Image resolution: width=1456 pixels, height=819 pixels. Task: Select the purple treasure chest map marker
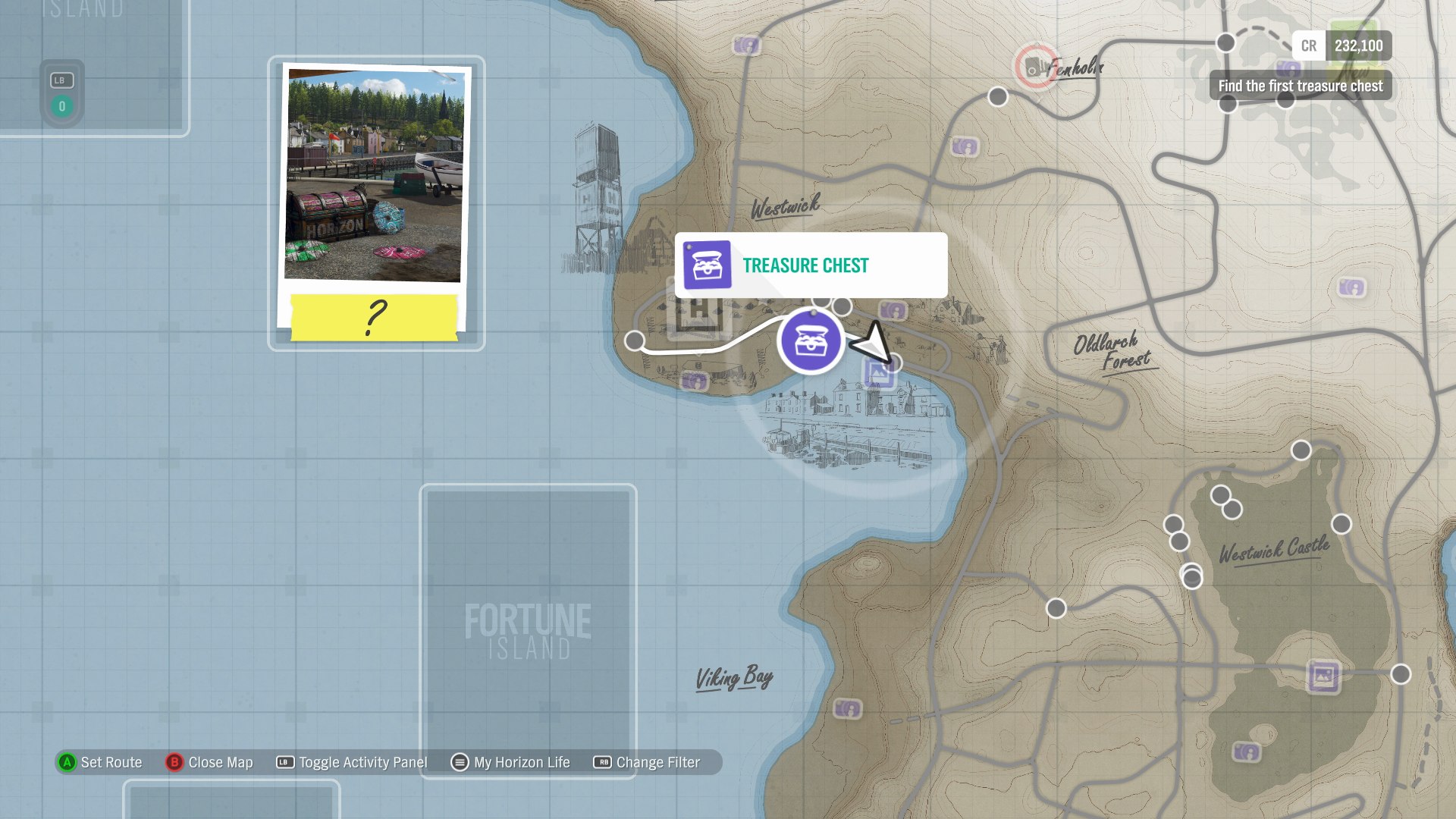811,341
